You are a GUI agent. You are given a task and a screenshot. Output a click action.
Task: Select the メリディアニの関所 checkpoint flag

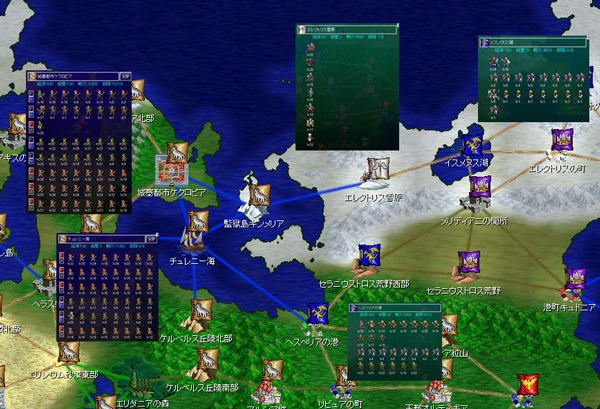point(480,188)
